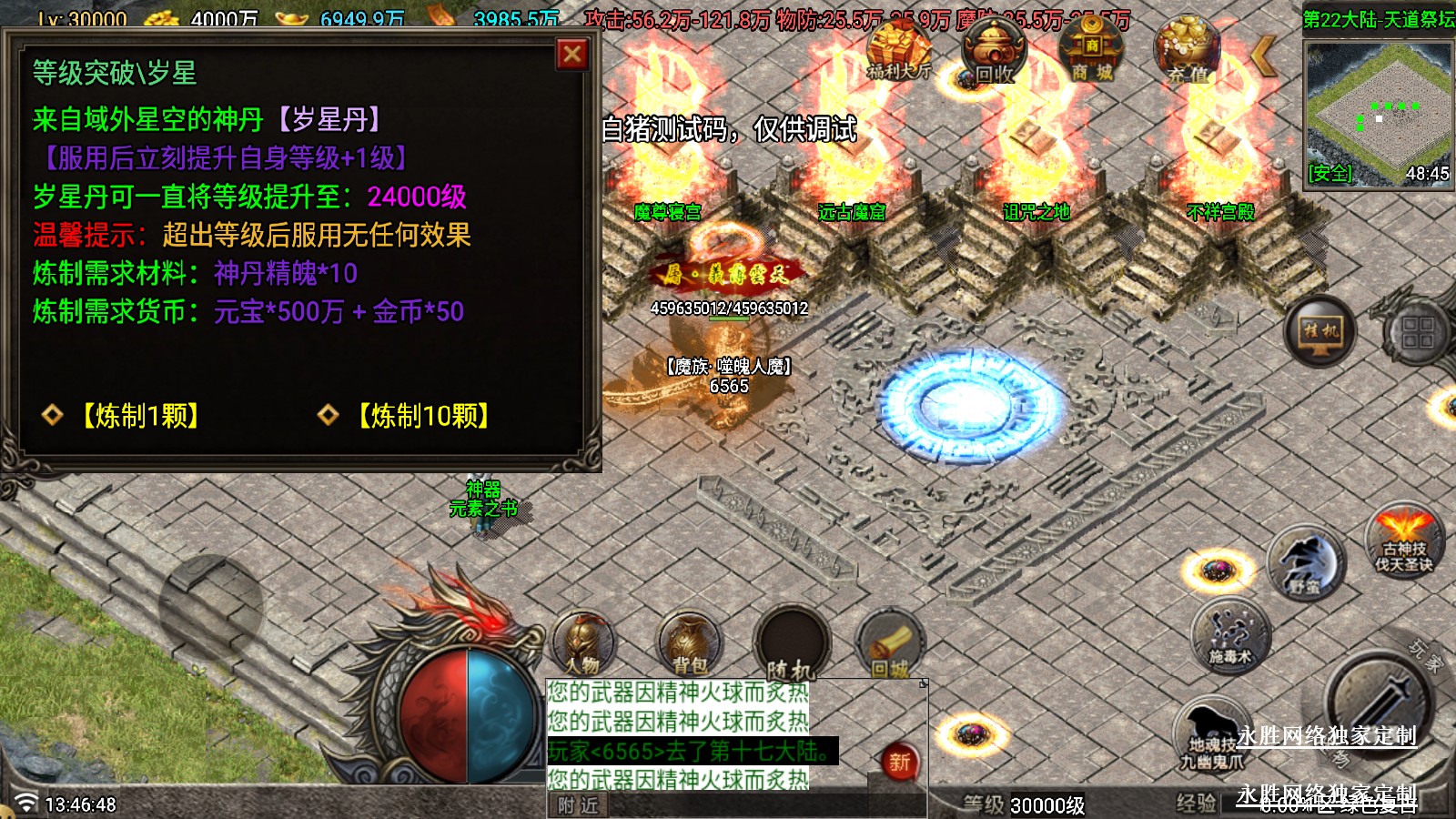The width and height of the screenshot is (1456, 819).
Task: Open the four-square grid menu
Action: (1418, 332)
